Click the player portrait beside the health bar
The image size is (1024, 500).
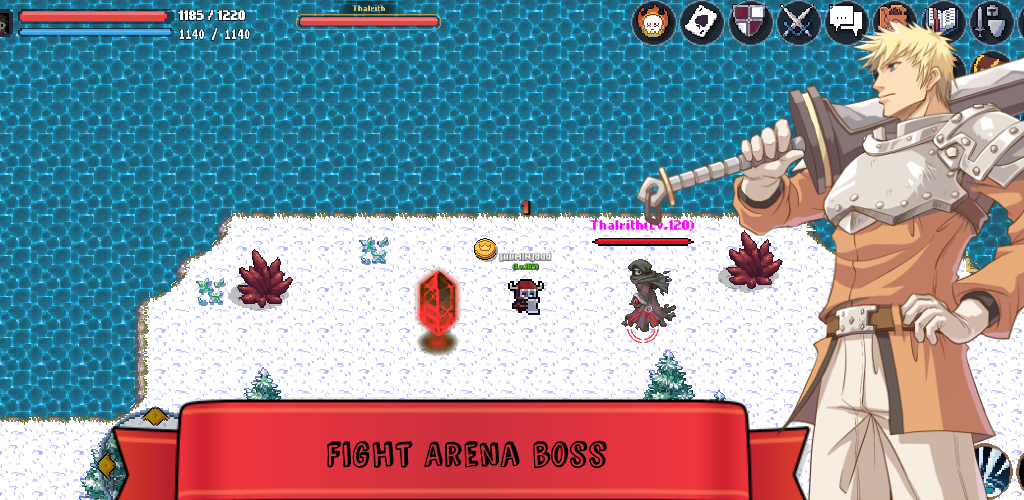6,22
